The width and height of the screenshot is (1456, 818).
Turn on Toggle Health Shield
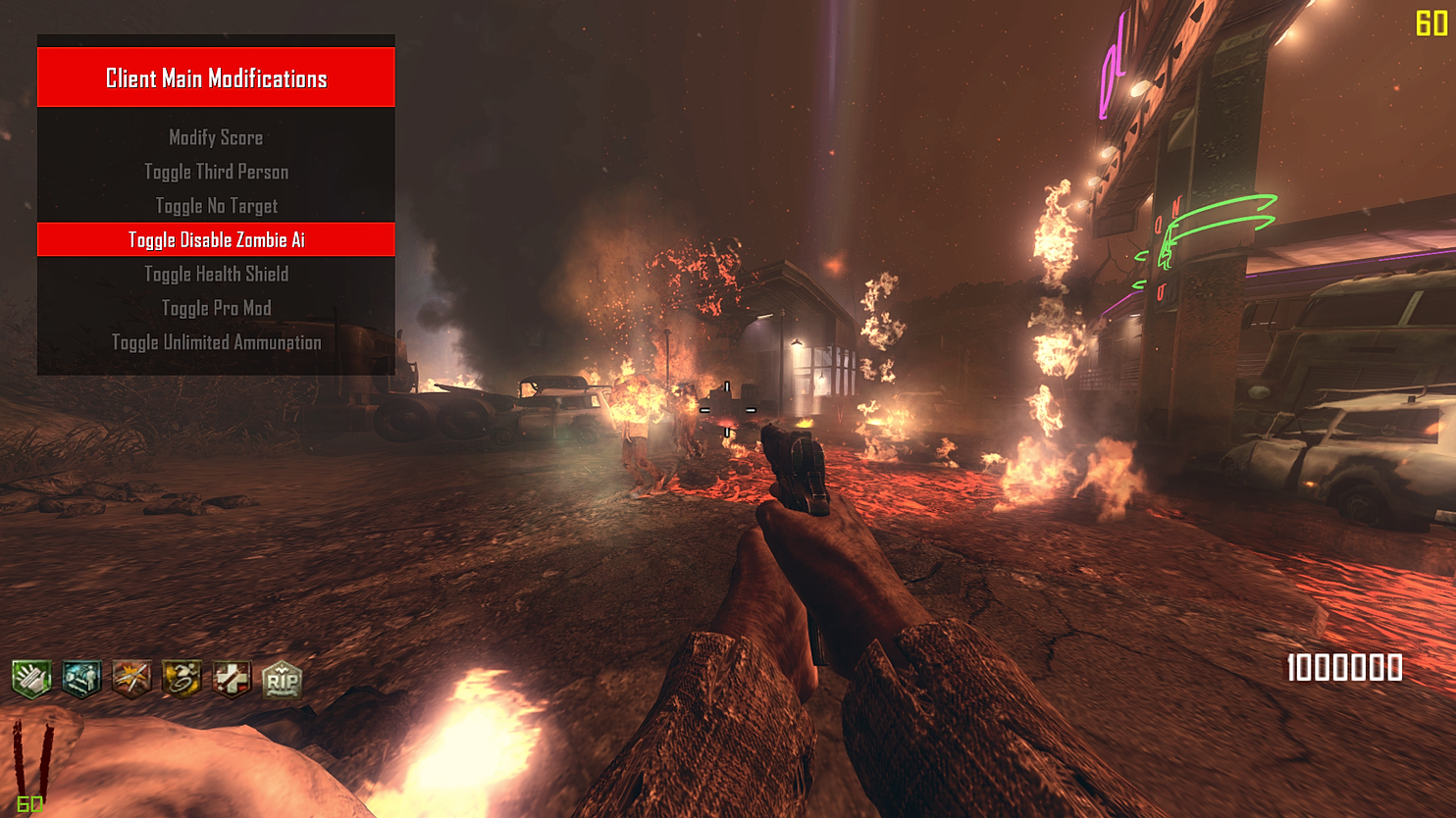point(216,274)
